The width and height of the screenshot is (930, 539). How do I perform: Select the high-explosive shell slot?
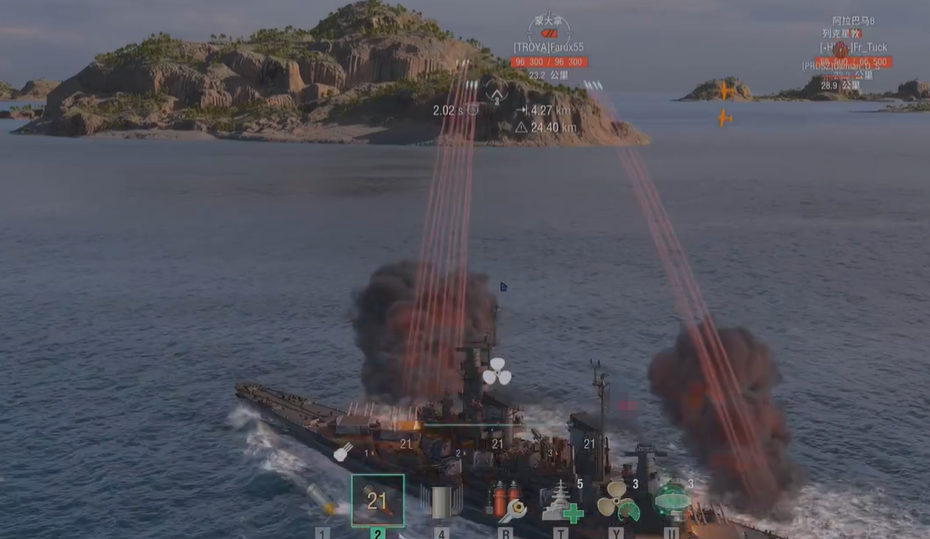(x=322, y=498)
